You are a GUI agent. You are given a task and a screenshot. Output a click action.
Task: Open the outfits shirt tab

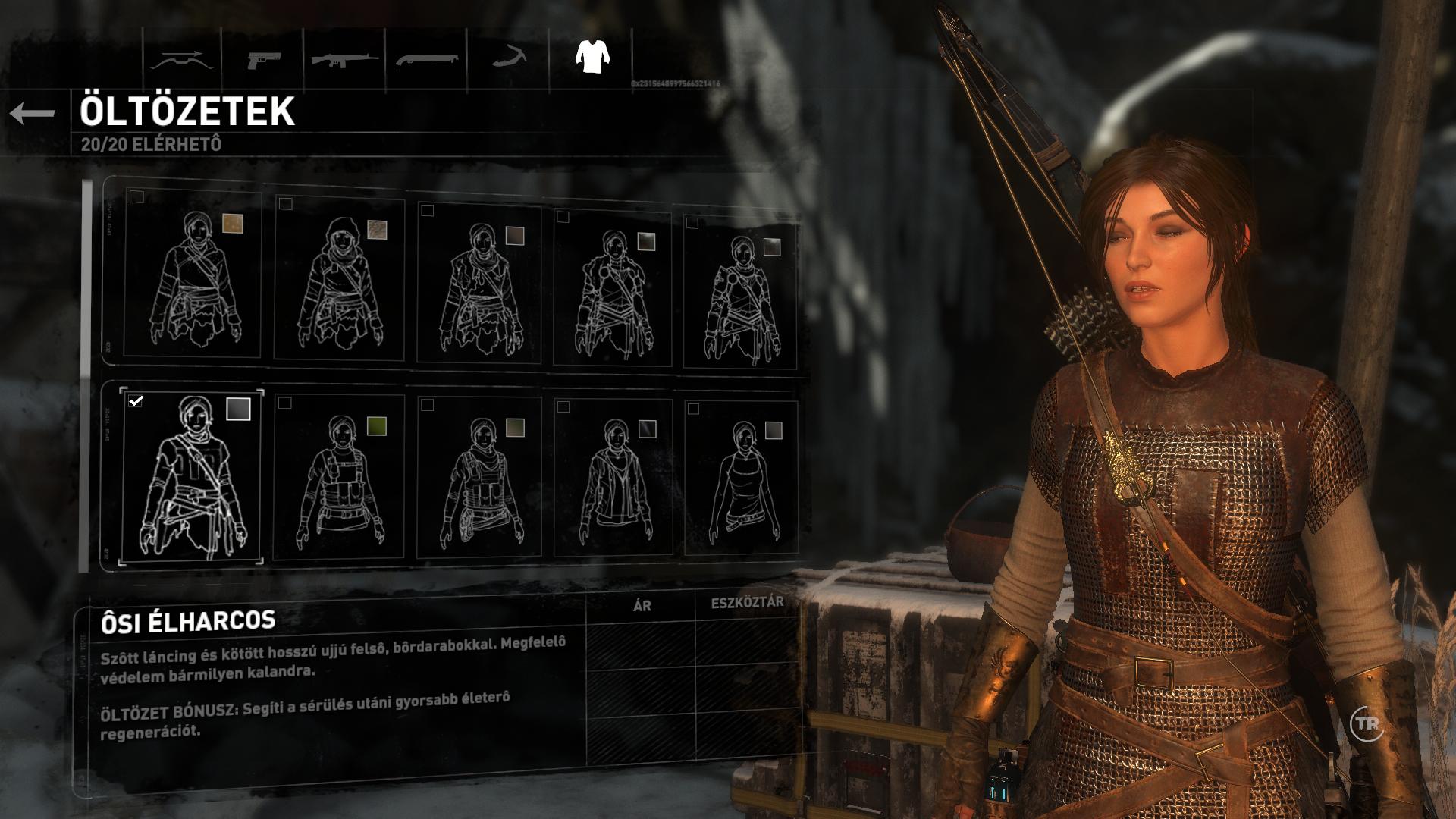592,56
